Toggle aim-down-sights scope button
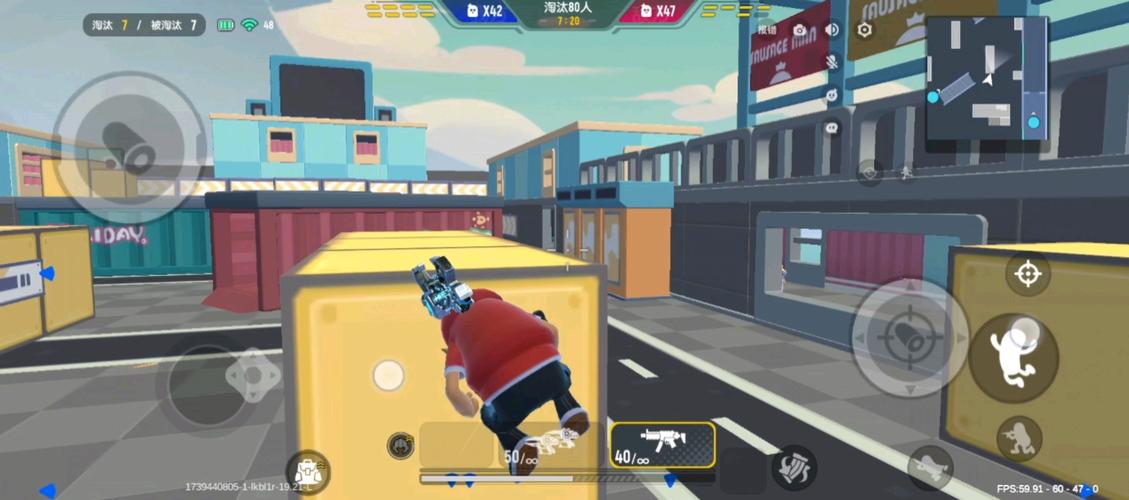This screenshot has height=500, width=1129. pyautogui.click(x=1028, y=274)
